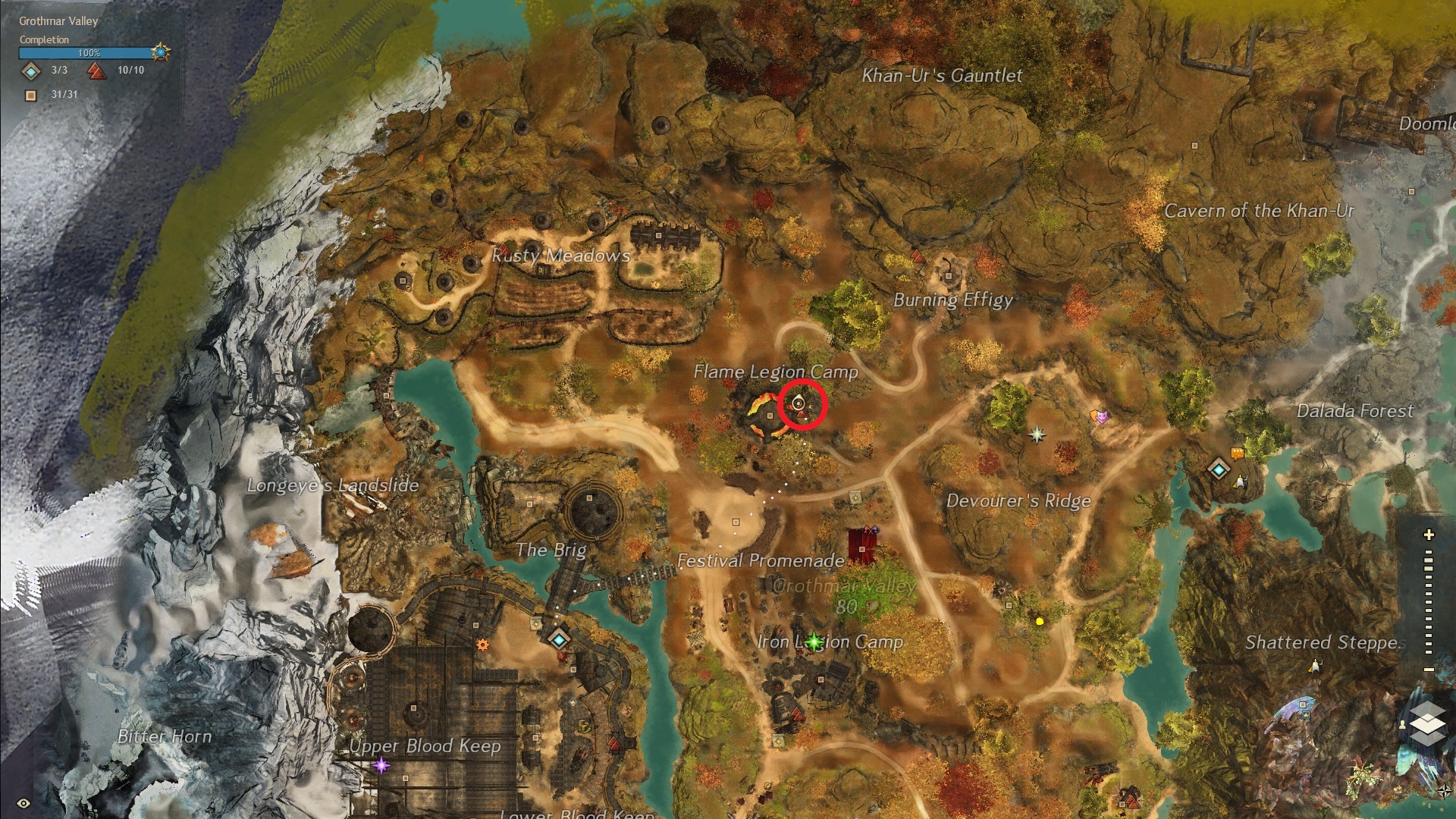Click the compass icon in the corner
This screenshot has height=819, width=1456.
click(1444, 790)
